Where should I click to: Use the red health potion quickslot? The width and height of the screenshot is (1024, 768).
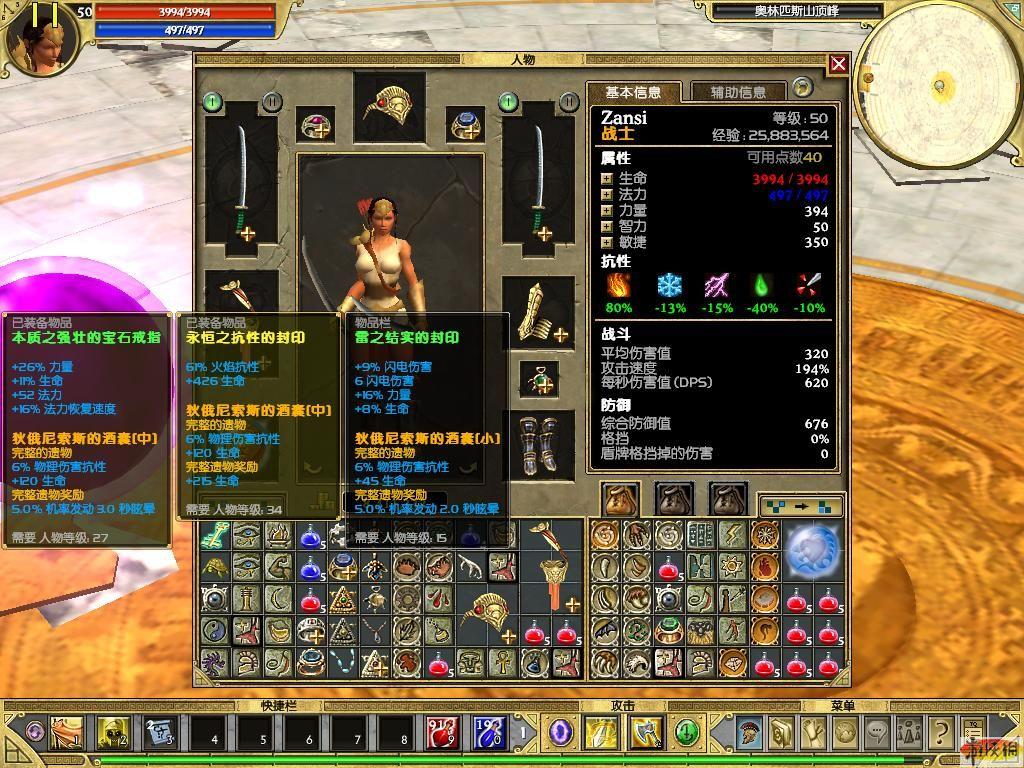click(442, 733)
